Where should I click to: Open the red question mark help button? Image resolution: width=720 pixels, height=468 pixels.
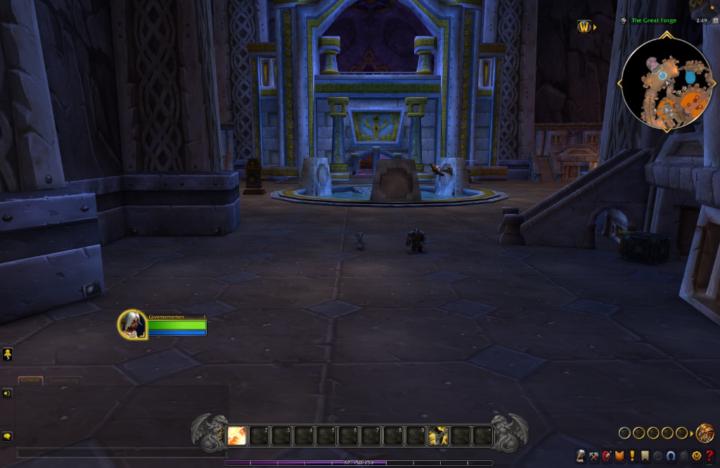(710, 456)
